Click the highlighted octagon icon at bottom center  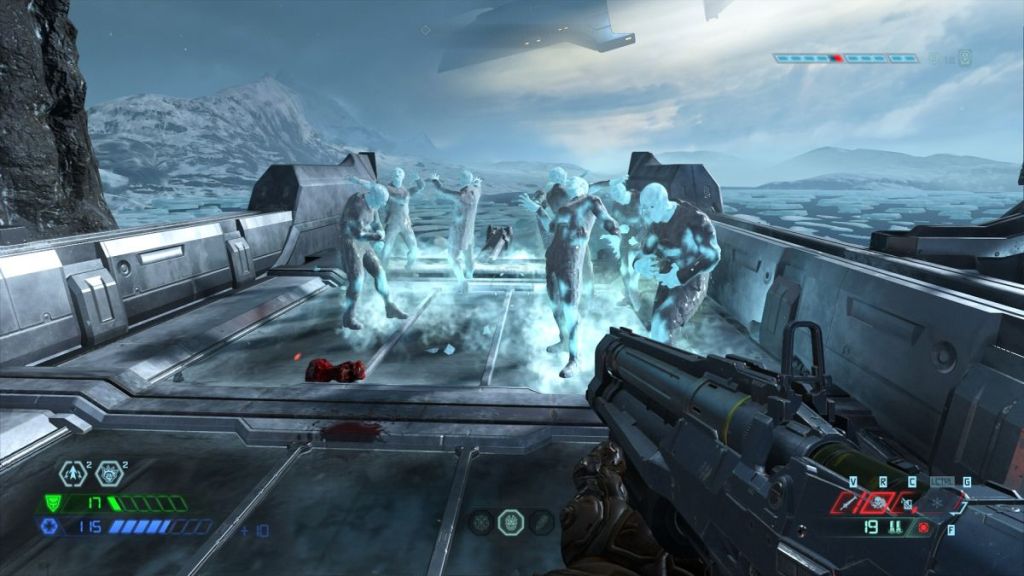510,521
